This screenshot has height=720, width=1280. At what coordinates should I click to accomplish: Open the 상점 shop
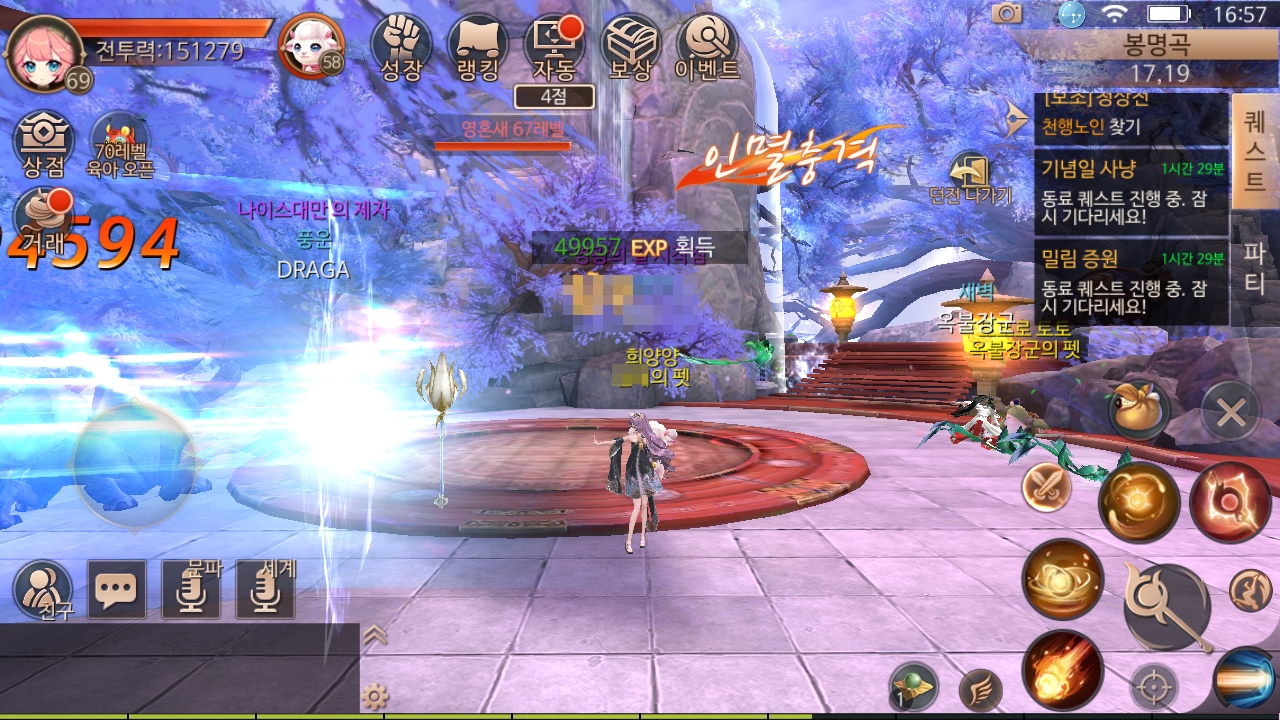tap(43, 144)
